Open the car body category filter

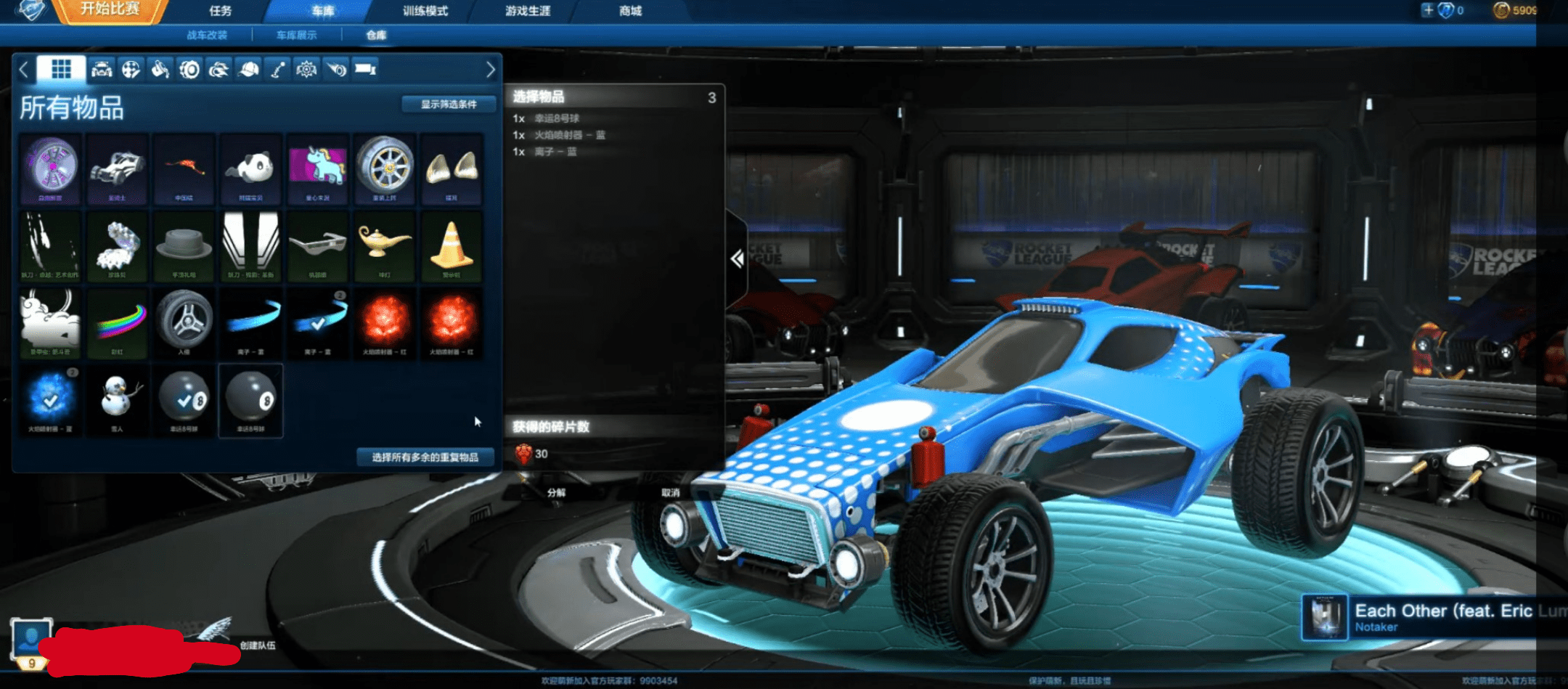(102, 69)
